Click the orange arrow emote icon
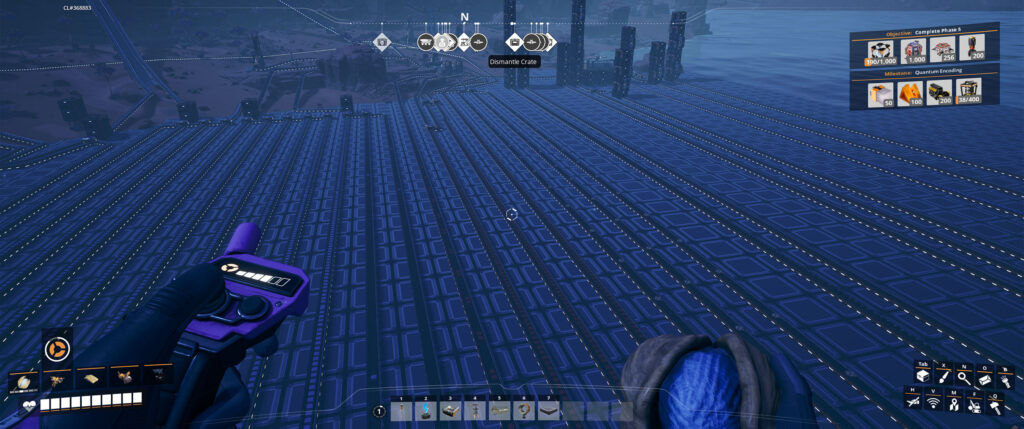This screenshot has height=429, width=1024. tap(56, 349)
